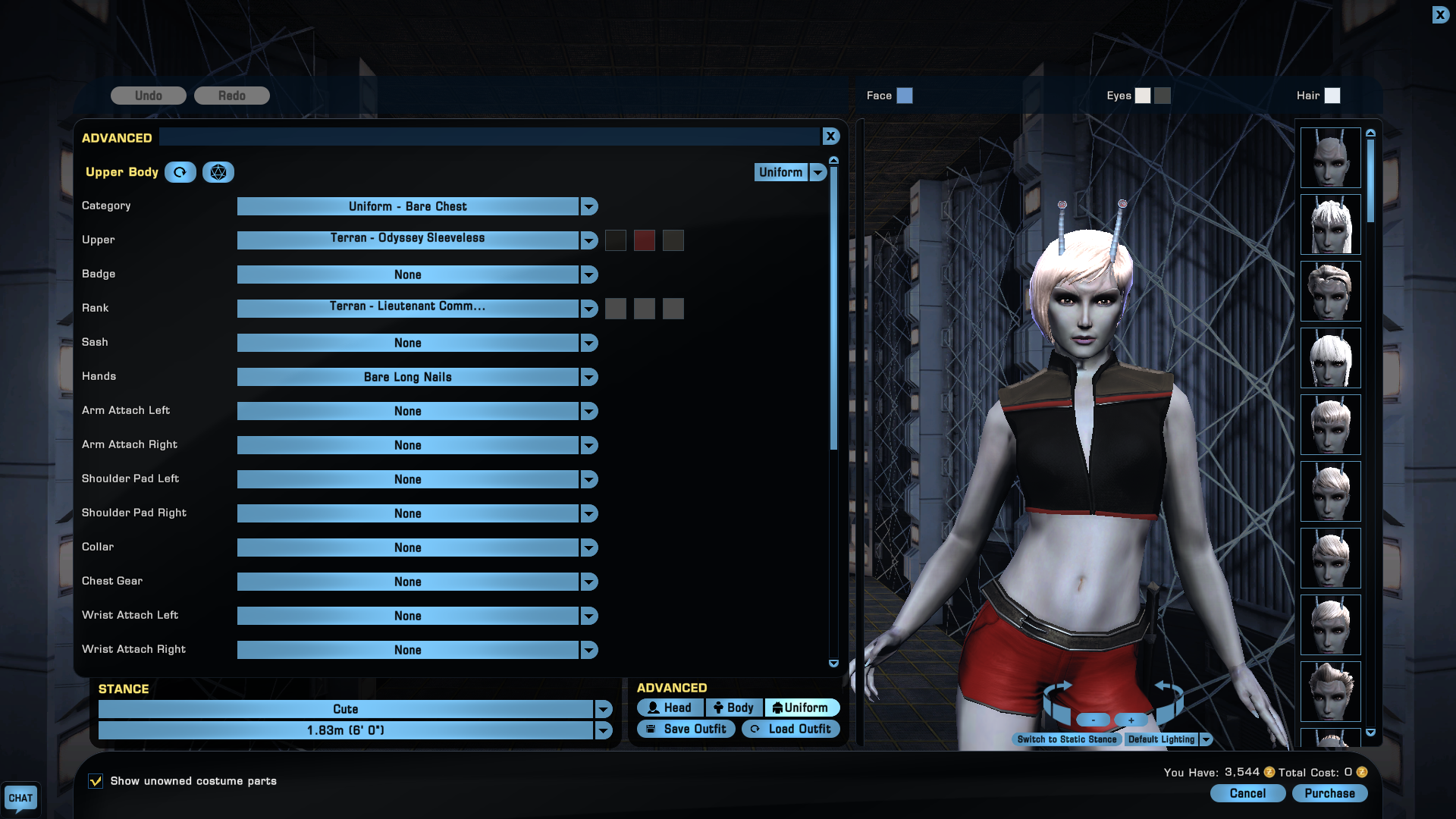Switch to the Body tab
Image resolution: width=1456 pixels, height=819 pixels.
pos(733,708)
